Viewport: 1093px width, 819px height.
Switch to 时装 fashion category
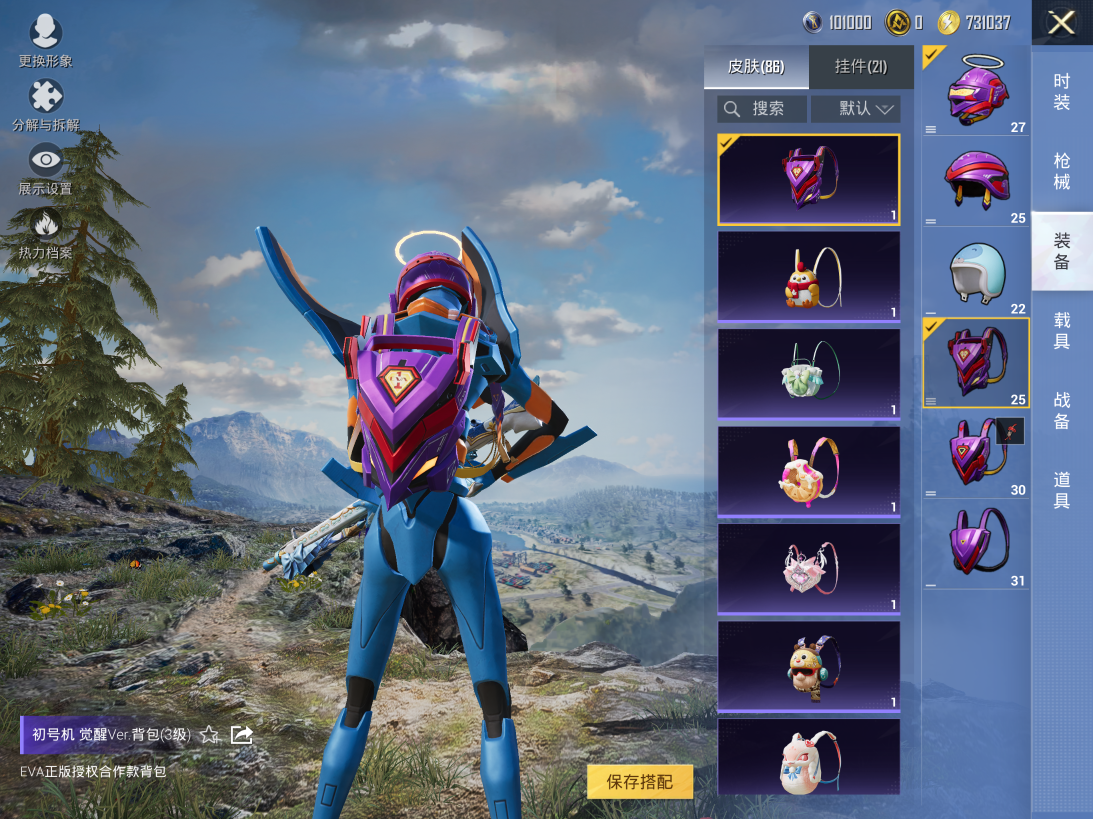pyautogui.click(x=1062, y=92)
